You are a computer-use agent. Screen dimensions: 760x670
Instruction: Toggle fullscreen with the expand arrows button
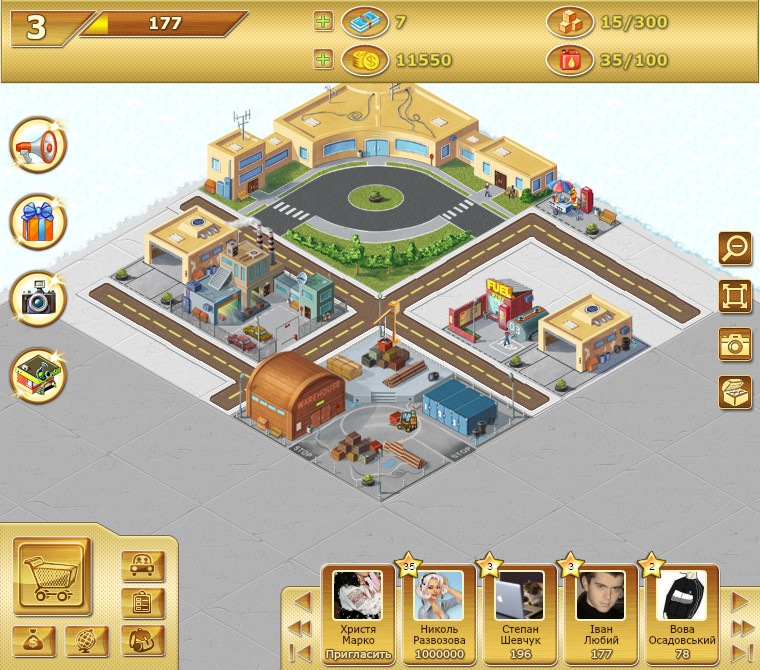point(735,296)
